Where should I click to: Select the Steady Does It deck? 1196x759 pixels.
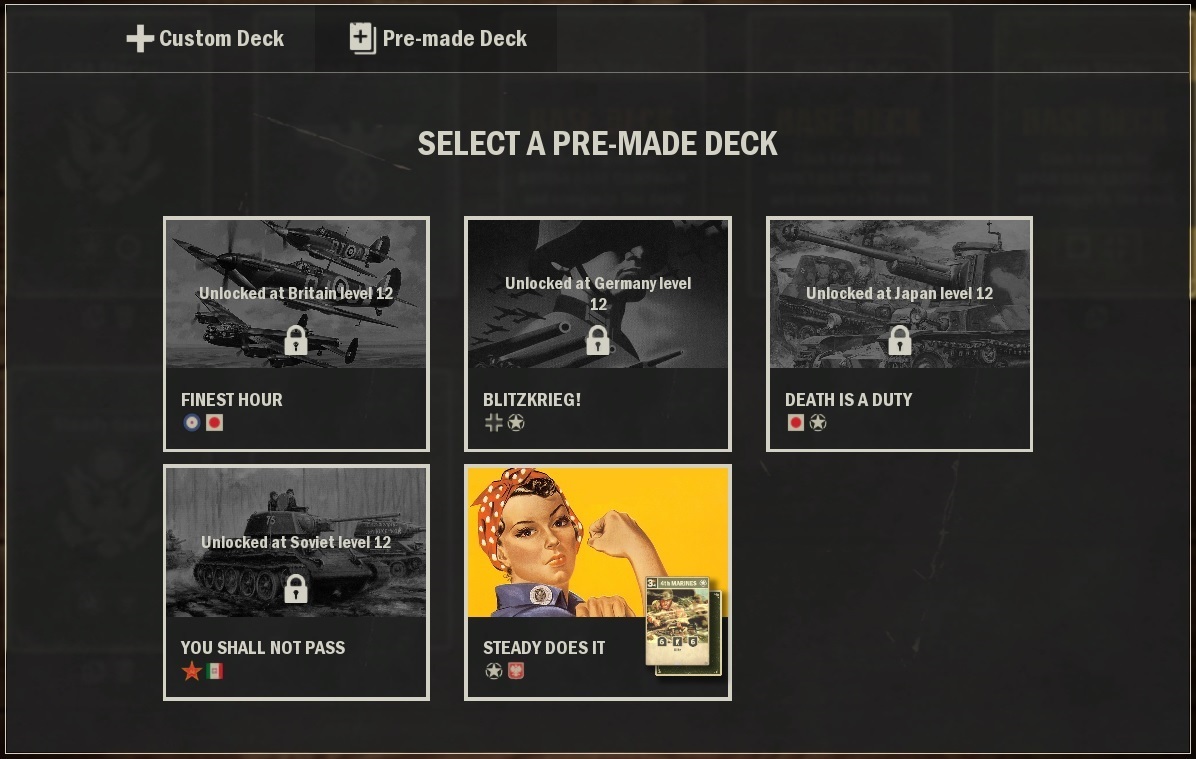point(597,581)
